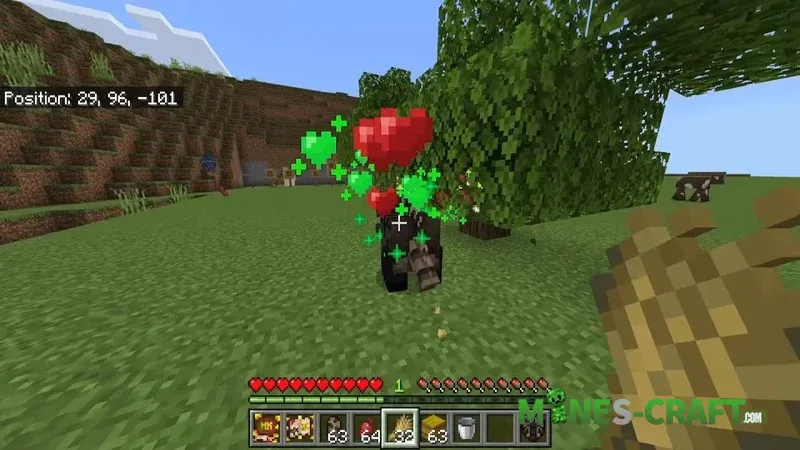Viewport: 800px width, 450px height.
Task: Select the hay bale block slot
Action: (433, 427)
